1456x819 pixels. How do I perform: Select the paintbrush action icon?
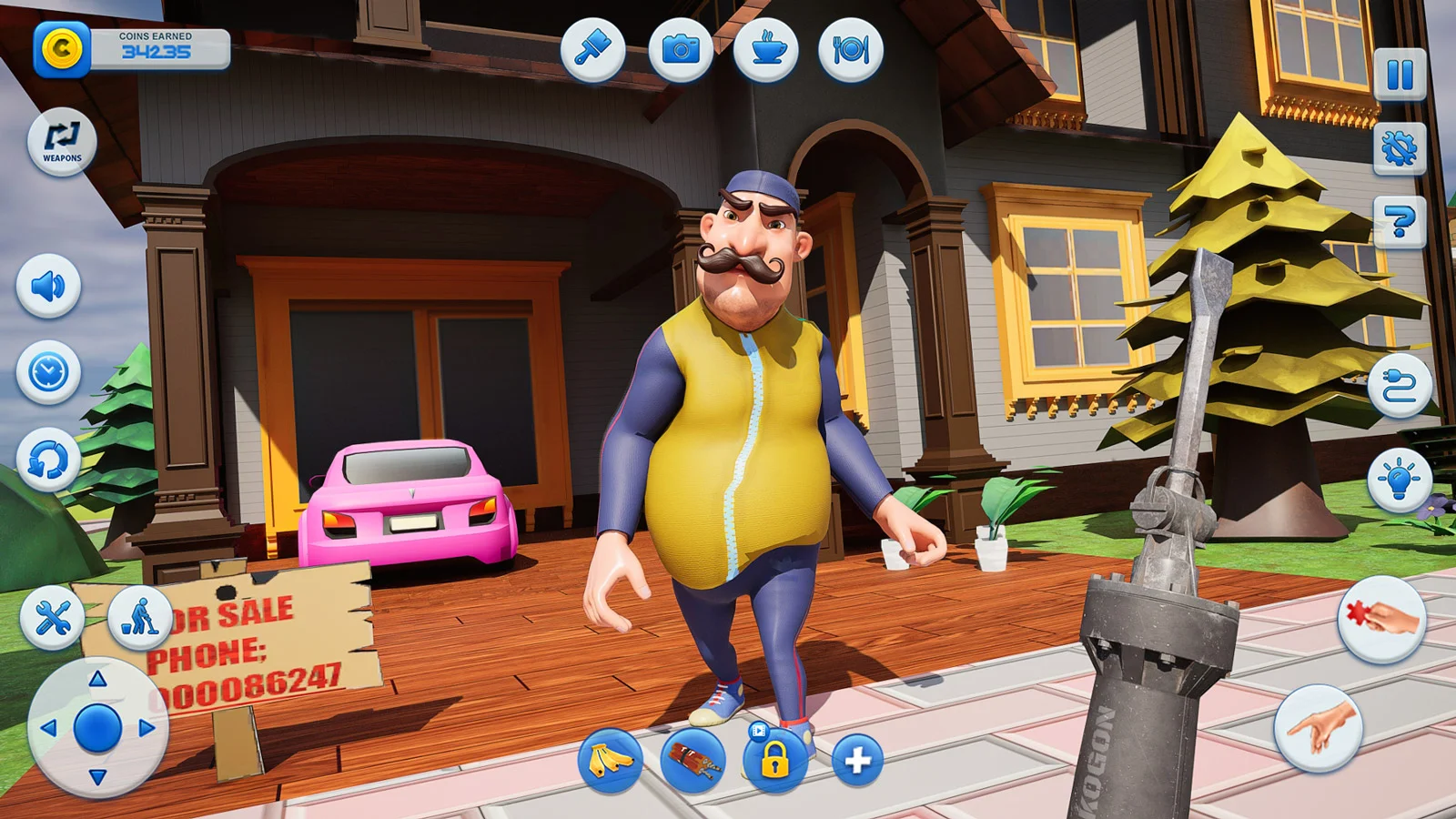596,50
